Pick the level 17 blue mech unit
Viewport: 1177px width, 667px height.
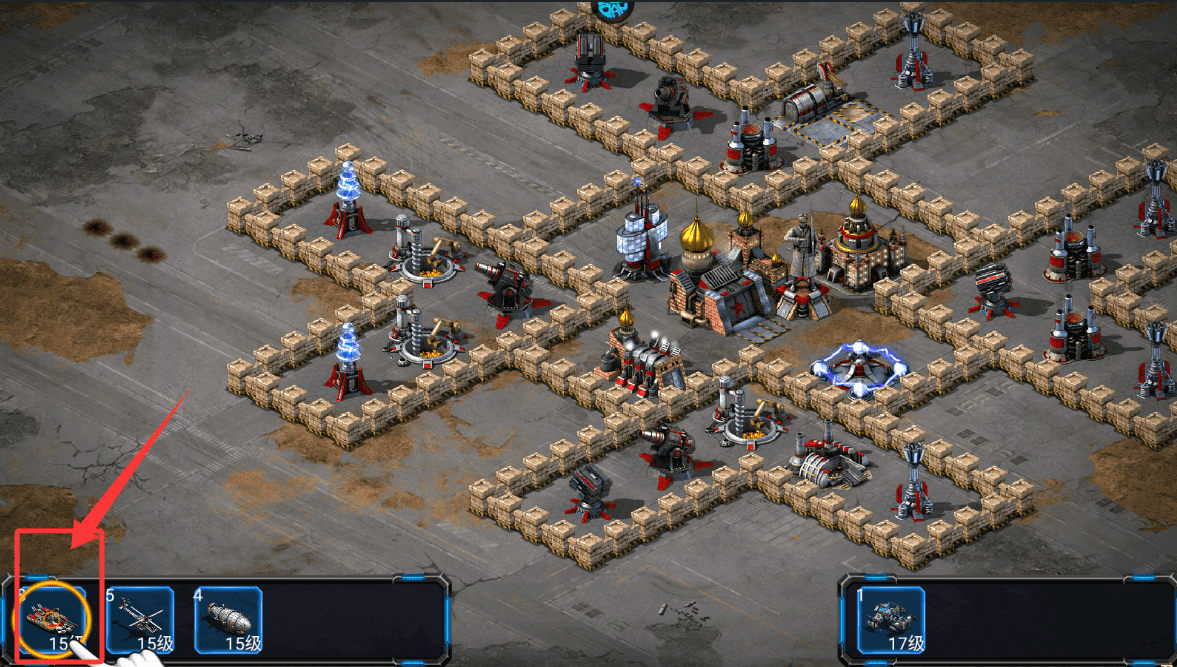point(891,619)
